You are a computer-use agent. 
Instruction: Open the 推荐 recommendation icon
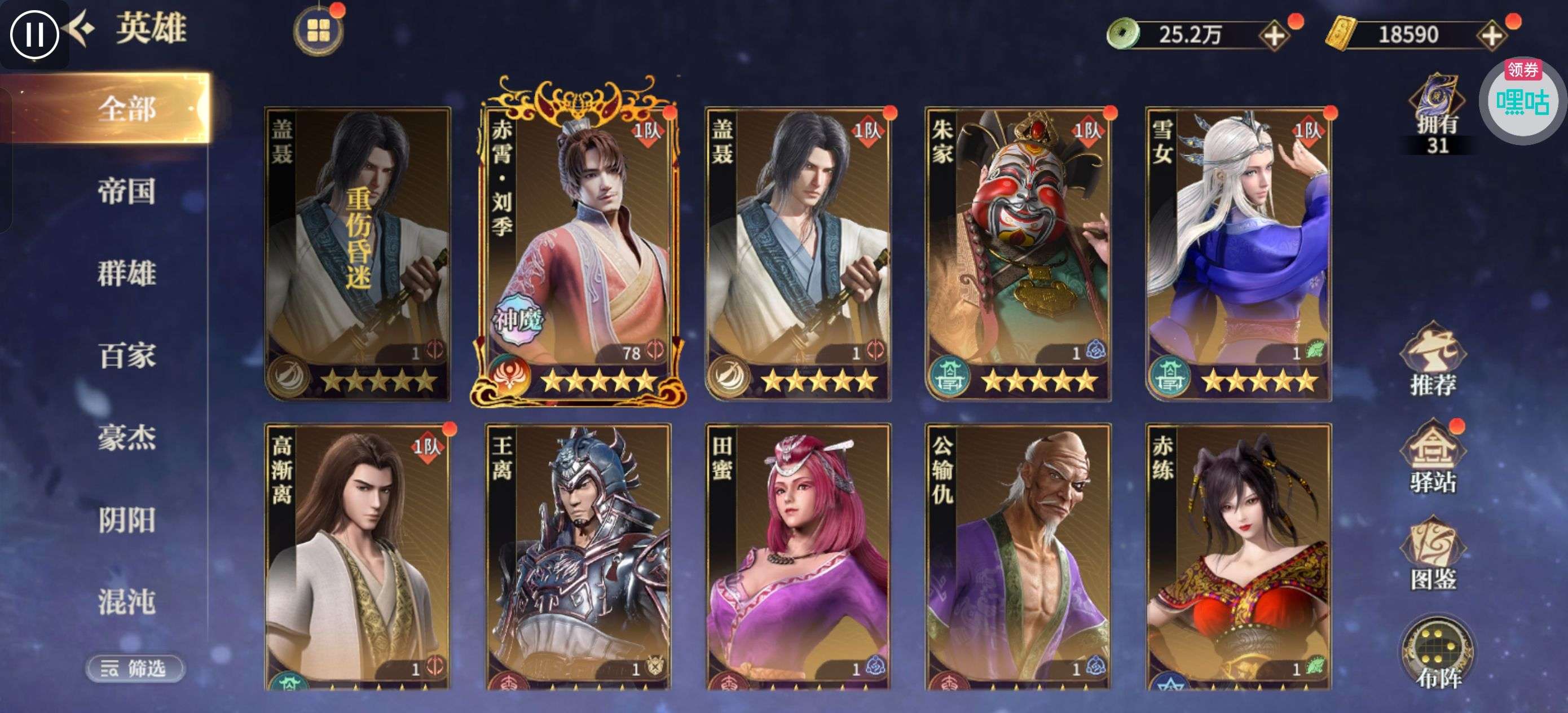1433,360
